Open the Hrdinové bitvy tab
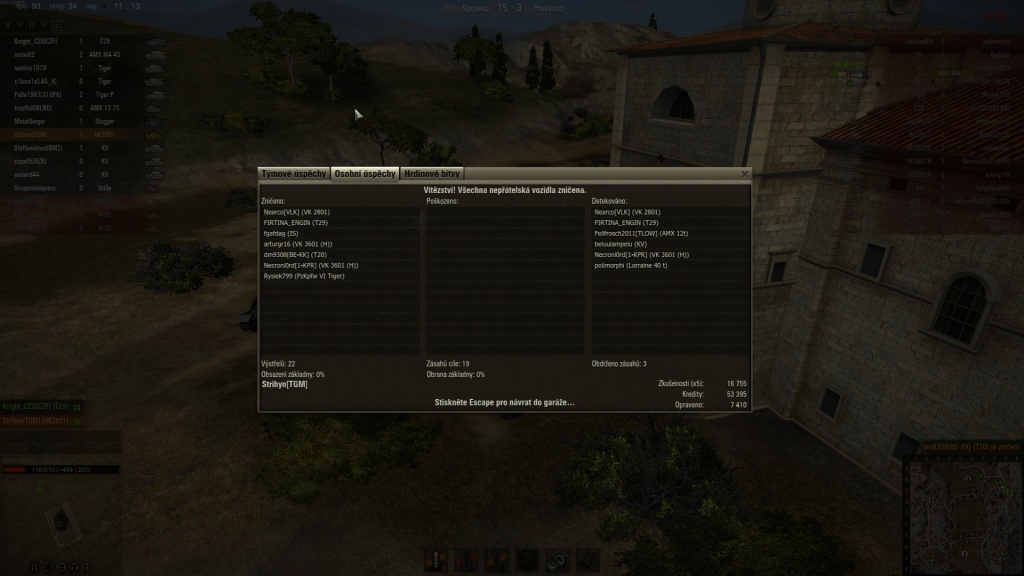This screenshot has width=1024, height=576. tap(432, 174)
